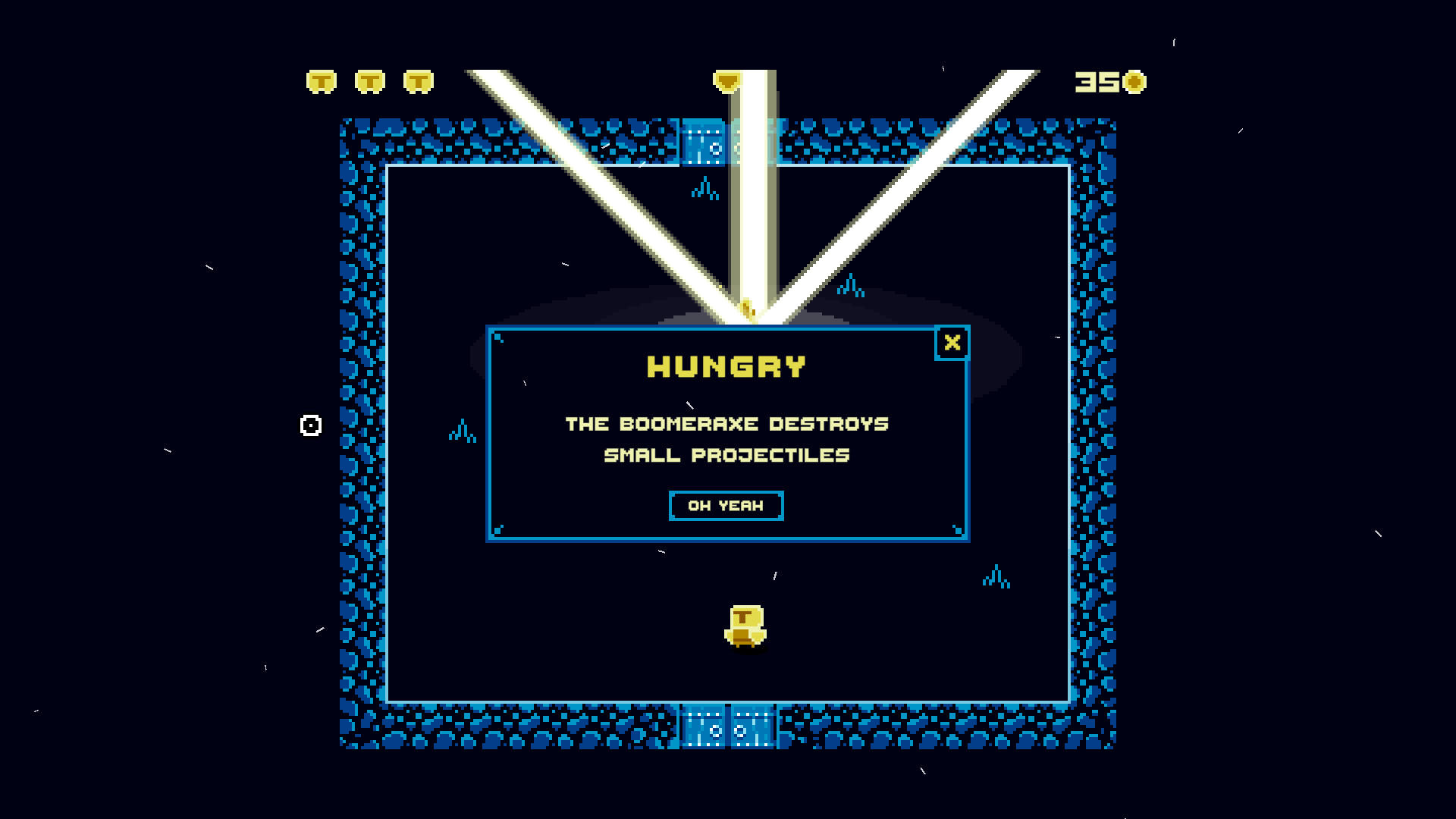The image size is (1456, 819).
Task: Select the second helmet icon in the life counter
Action: point(369,80)
